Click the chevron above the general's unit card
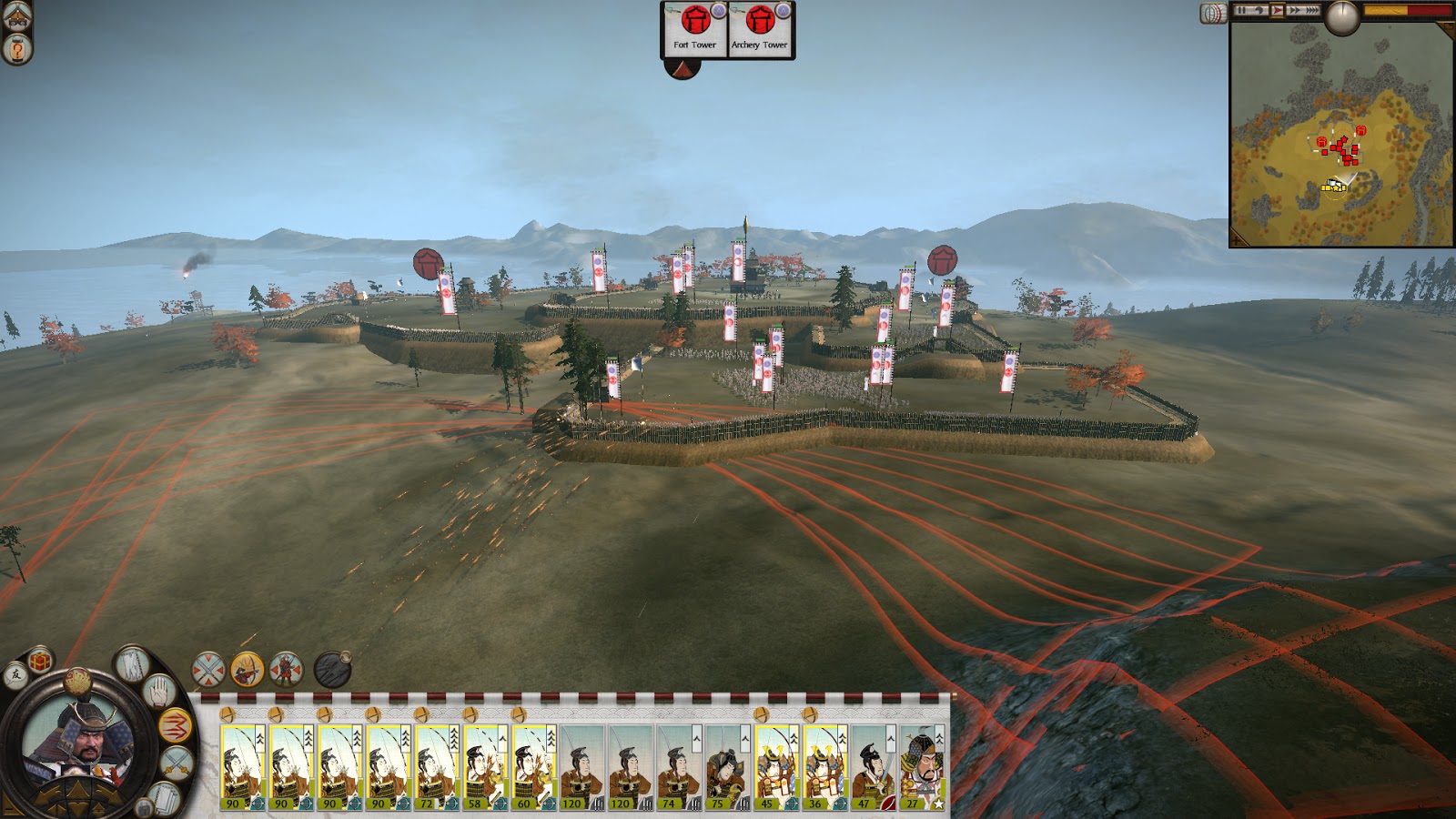This screenshot has height=819, width=1456. click(940, 738)
